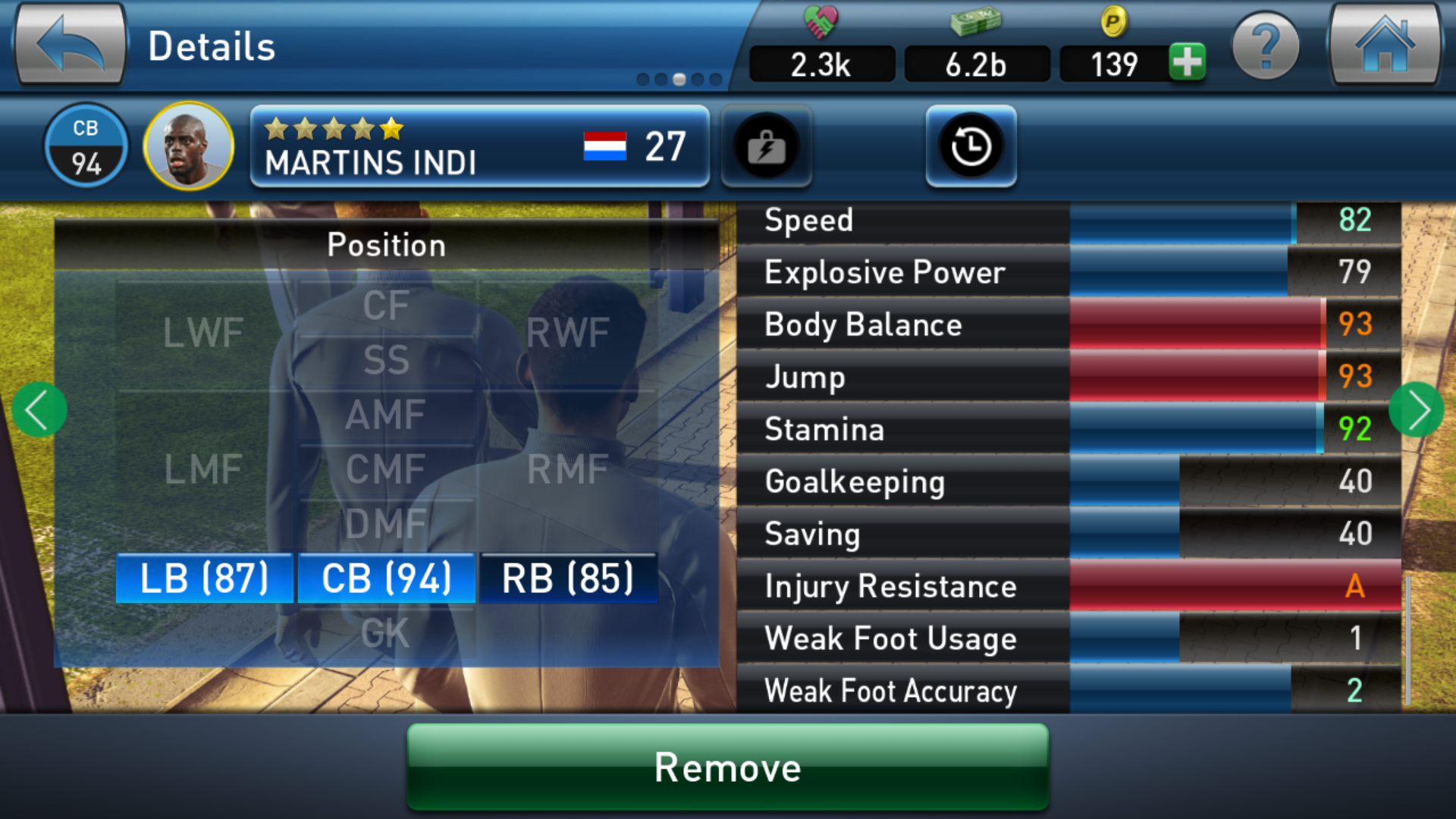Screen dimensions: 1456x819
Task: Open the briefcase lightning icon
Action: click(x=766, y=146)
